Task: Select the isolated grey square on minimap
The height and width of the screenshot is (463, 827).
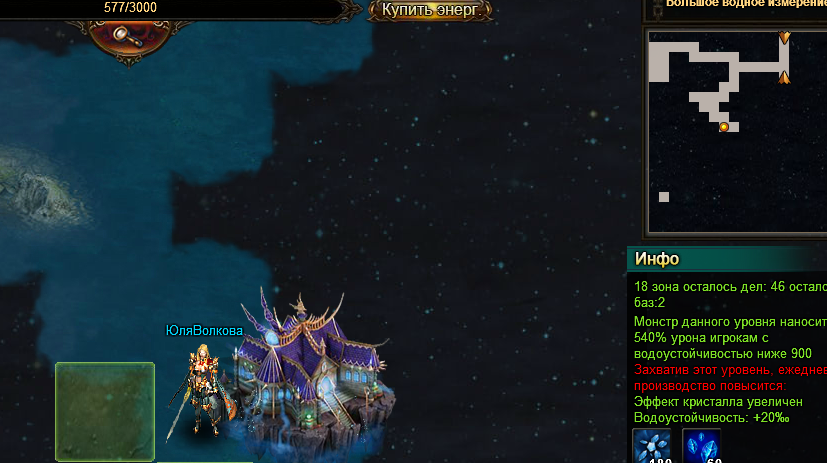Action: pos(663,197)
